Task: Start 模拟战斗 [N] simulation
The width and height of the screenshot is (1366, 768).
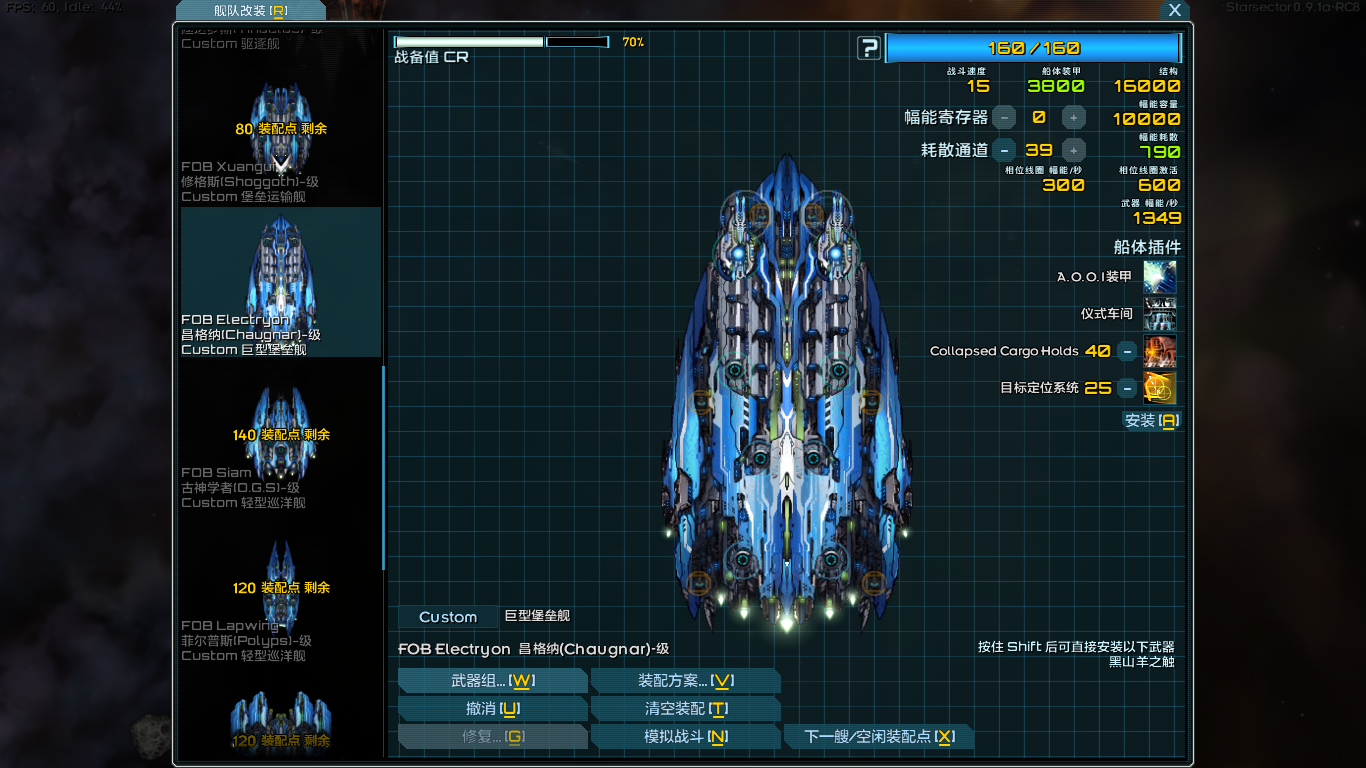Action: click(686, 736)
